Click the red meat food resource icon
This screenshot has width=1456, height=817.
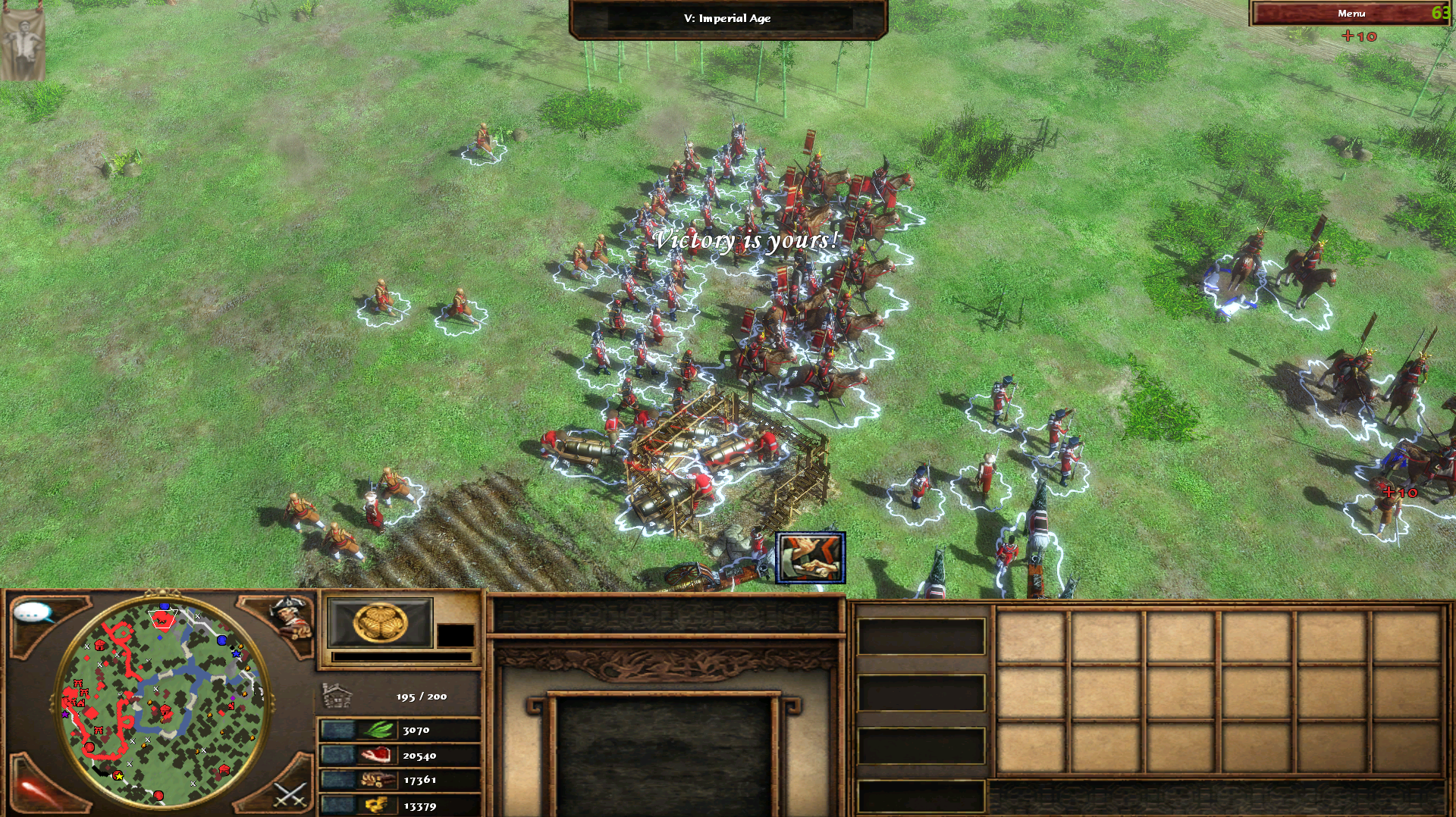(x=377, y=755)
